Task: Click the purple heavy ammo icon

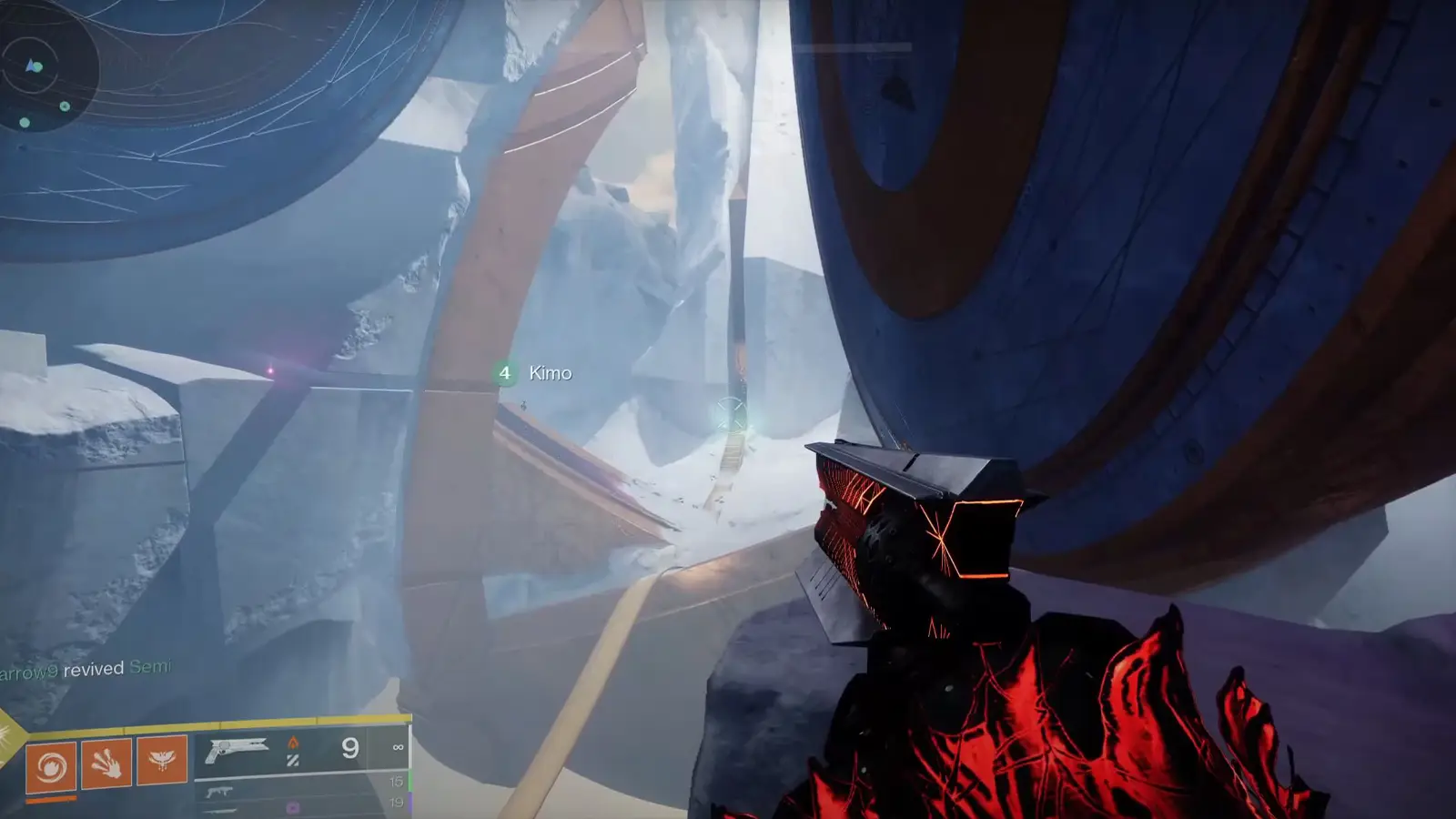Action: (x=291, y=807)
